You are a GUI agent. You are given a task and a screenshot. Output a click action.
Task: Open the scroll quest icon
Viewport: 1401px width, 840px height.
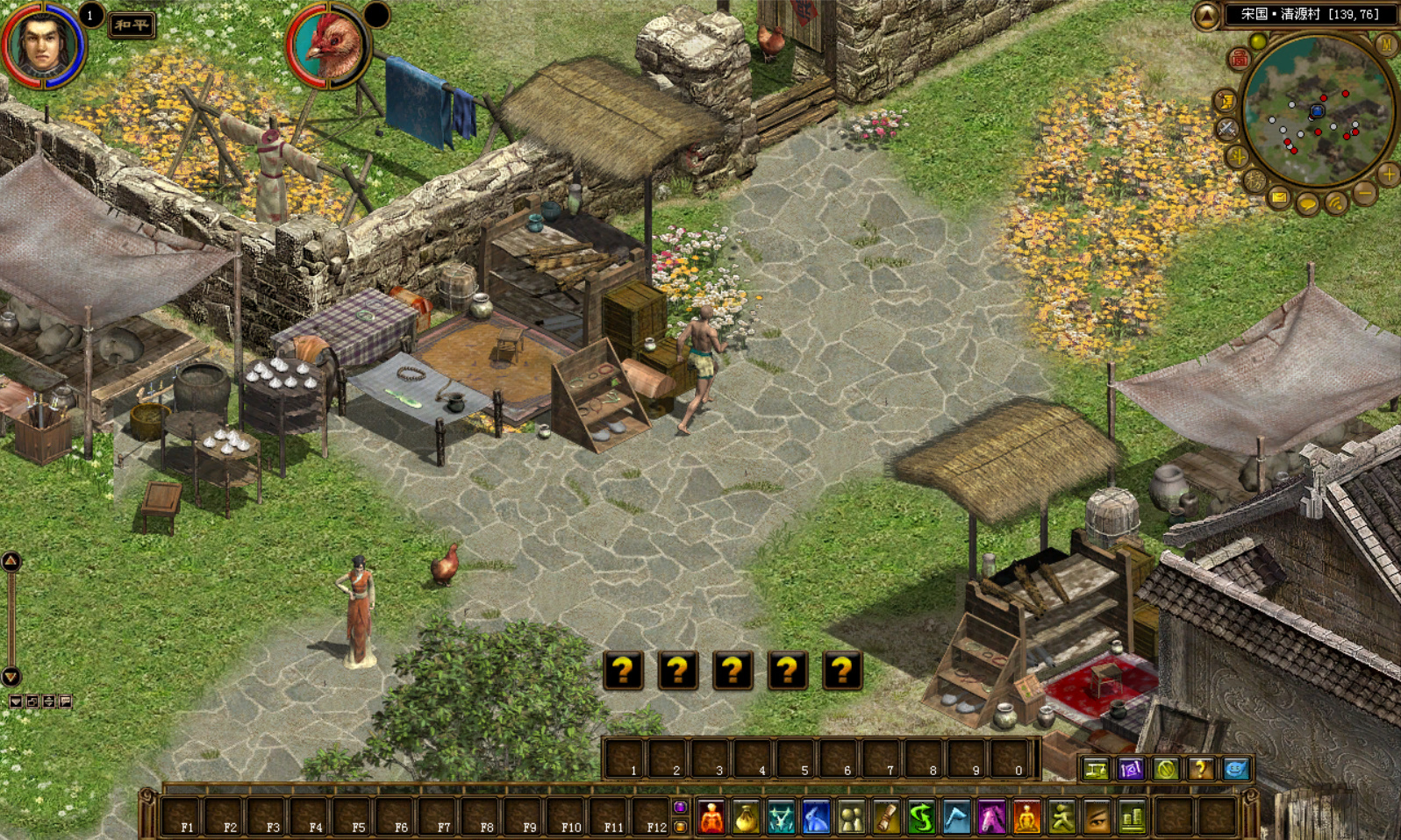(x=886, y=817)
